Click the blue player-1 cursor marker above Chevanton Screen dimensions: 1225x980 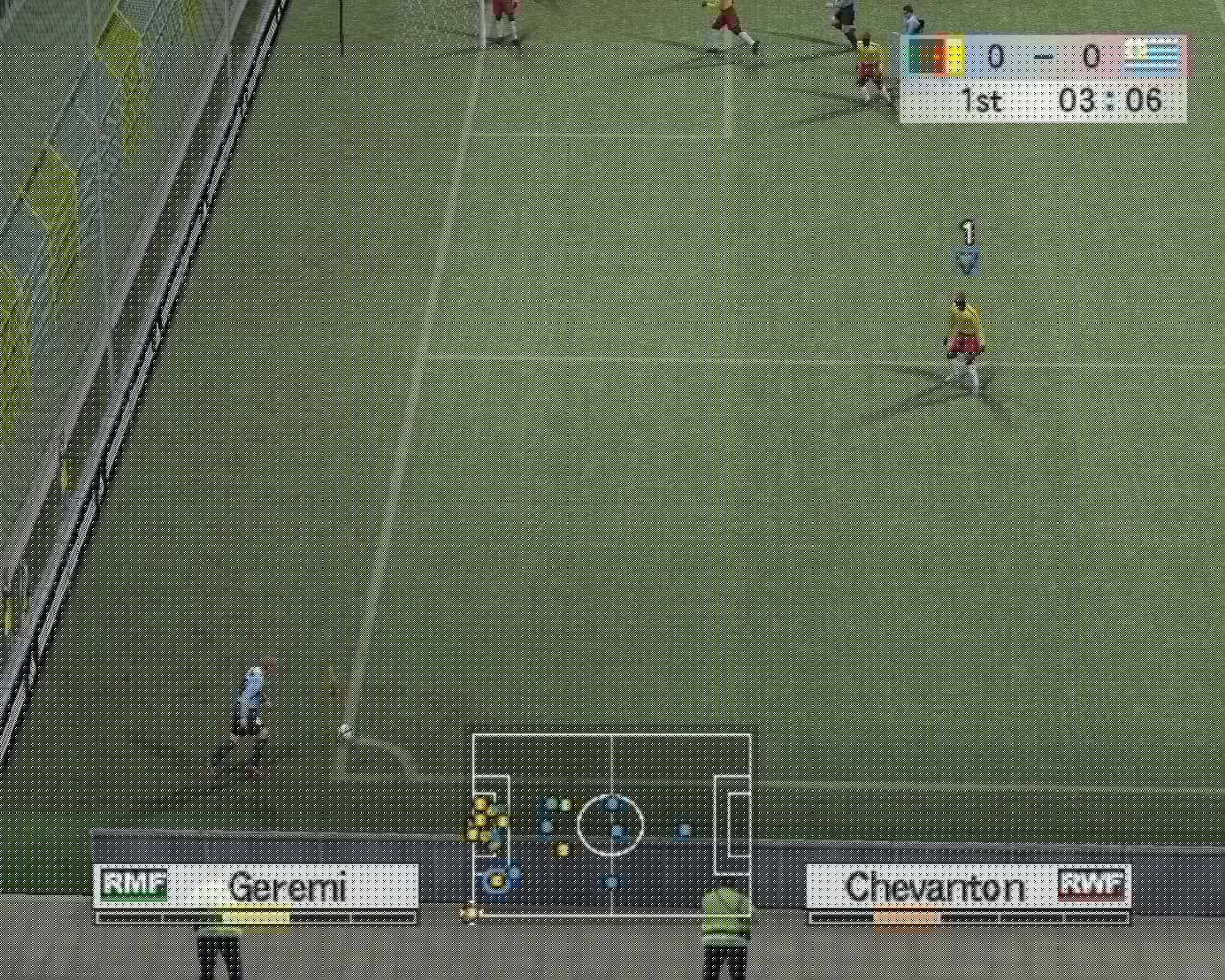(967, 252)
